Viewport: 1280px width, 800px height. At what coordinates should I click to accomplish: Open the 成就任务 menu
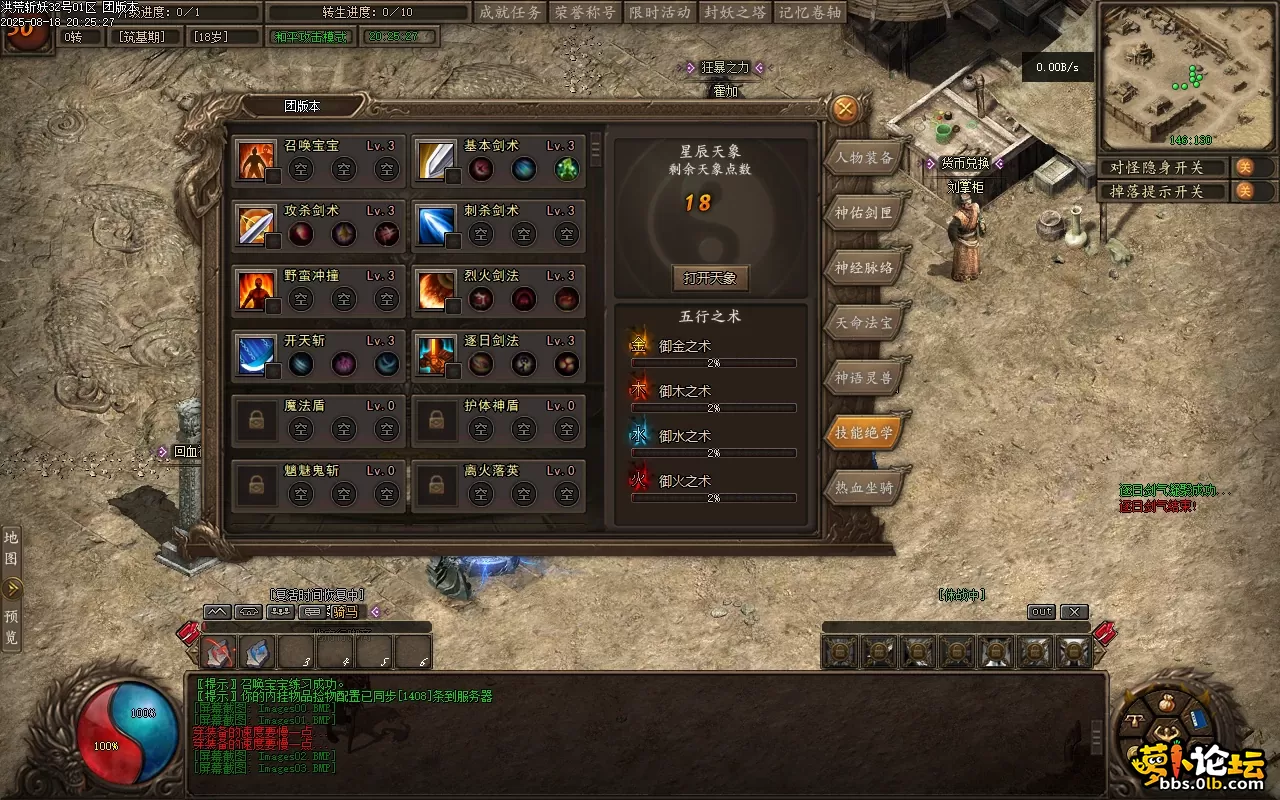pos(510,12)
